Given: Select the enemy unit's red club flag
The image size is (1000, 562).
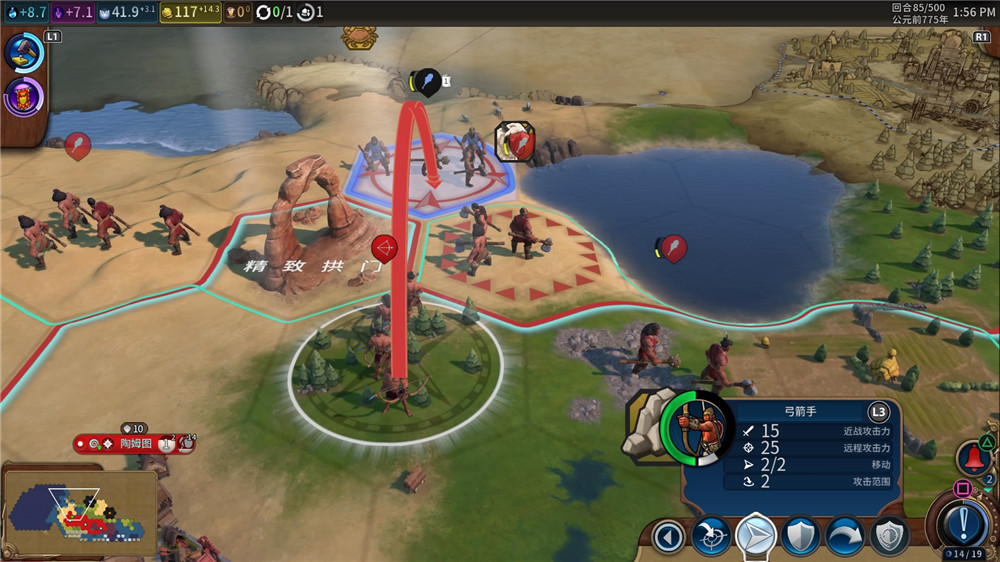Looking at the screenshot, I should [x=516, y=143].
